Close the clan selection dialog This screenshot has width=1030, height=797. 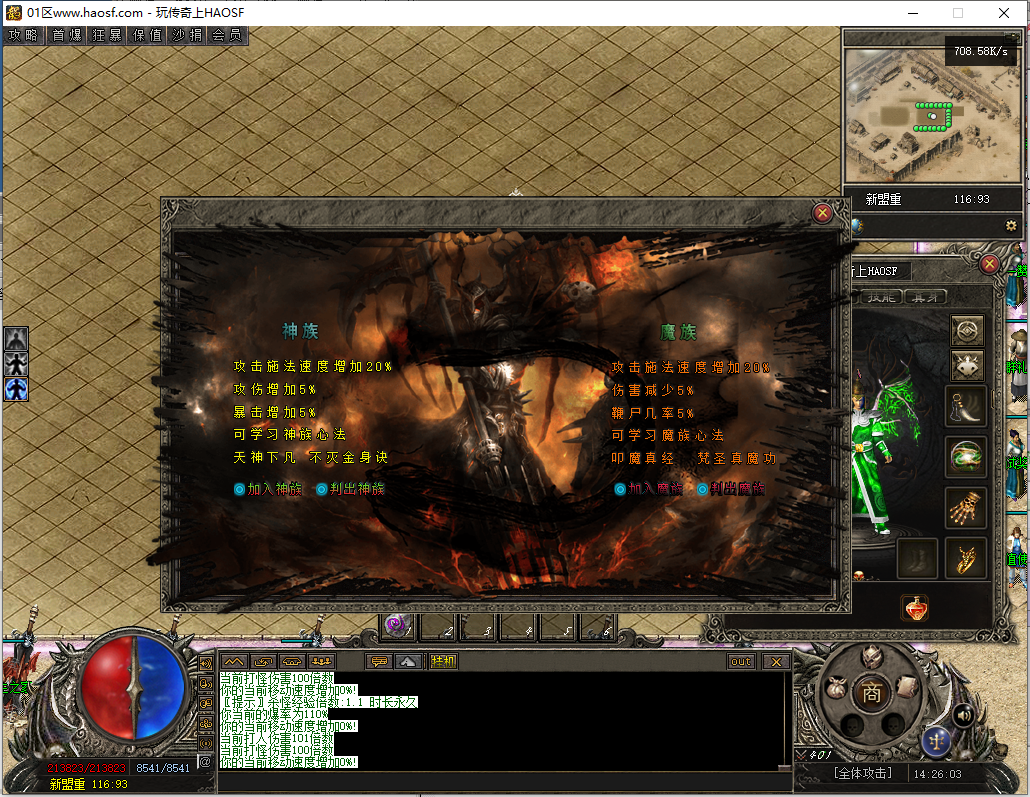(822, 212)
